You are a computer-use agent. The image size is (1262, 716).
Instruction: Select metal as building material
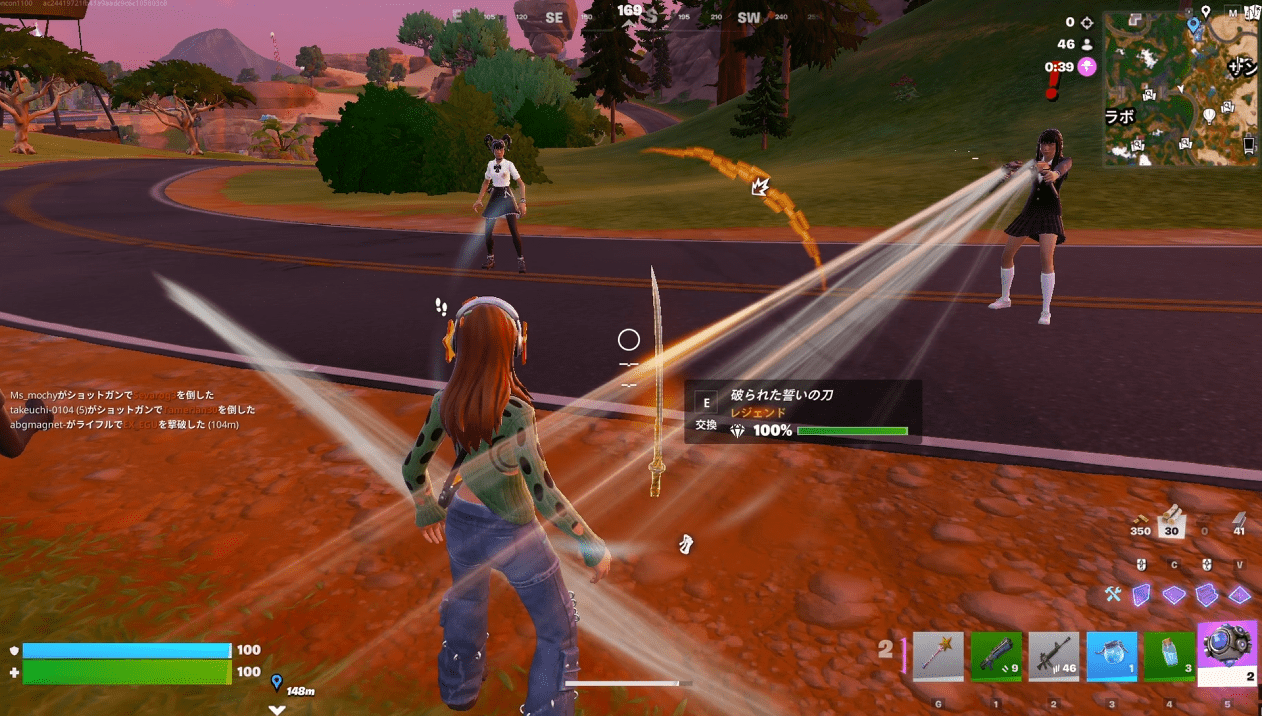[x=1240, y=521]
